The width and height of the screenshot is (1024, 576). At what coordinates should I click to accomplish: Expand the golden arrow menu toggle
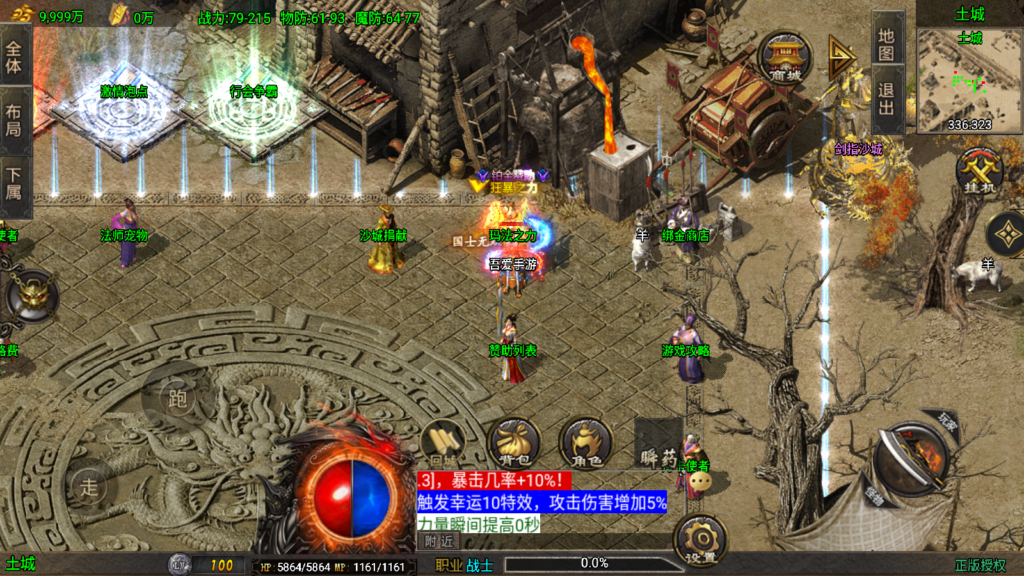coord(841,59)
